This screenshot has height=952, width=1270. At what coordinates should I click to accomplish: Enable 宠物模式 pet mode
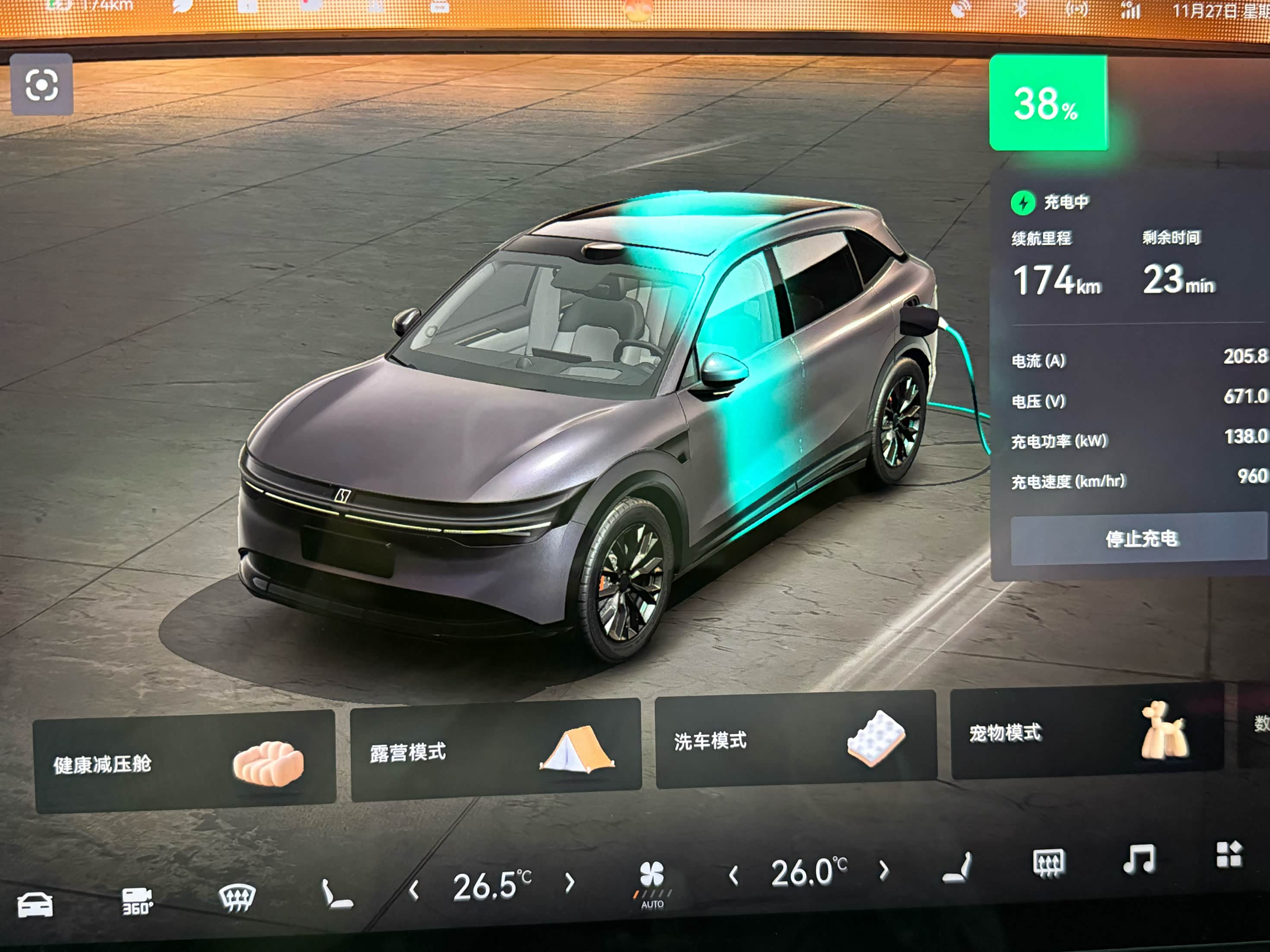(1086, 731)
